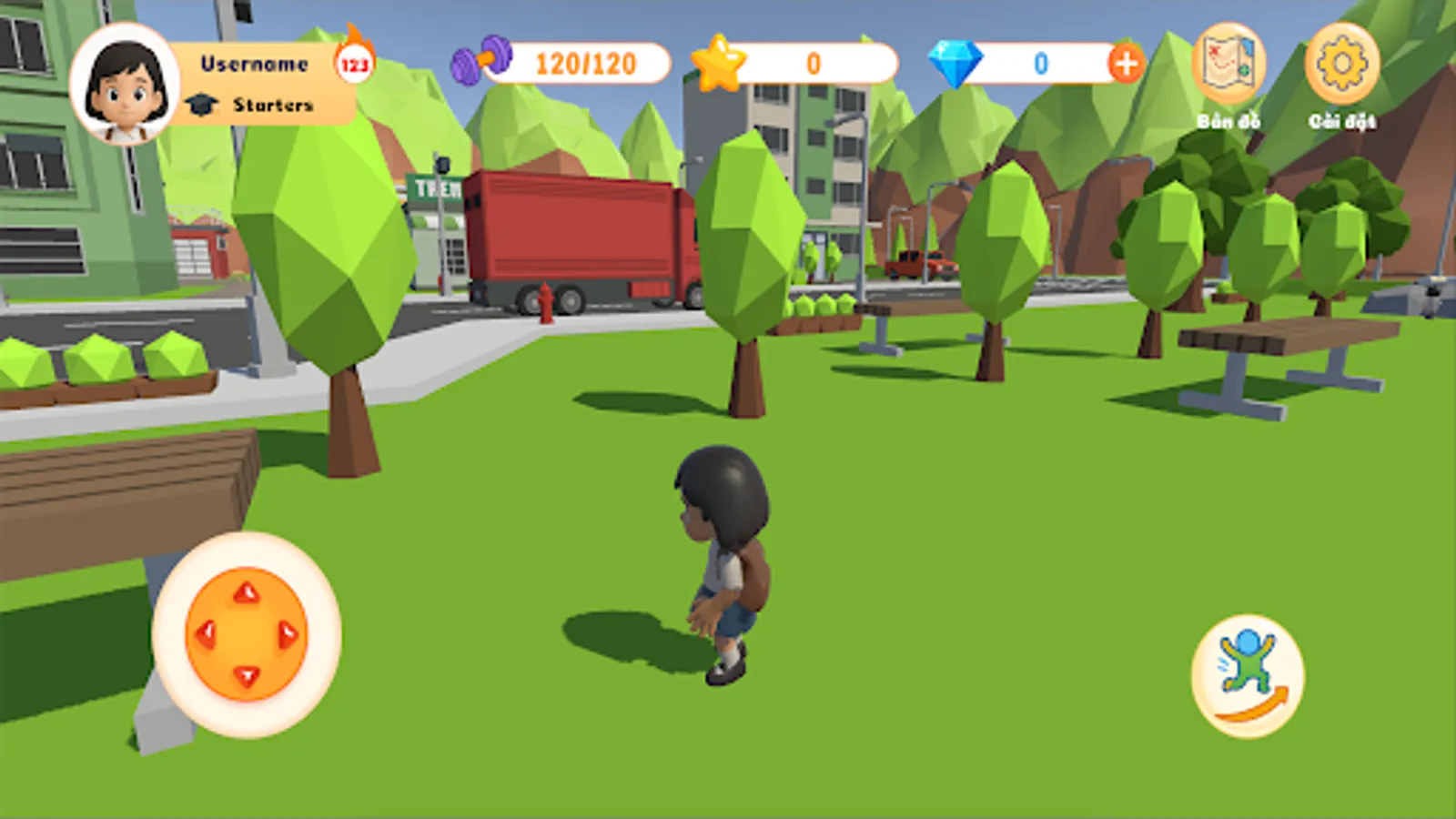Tap the purple dumbbell energy icon
Viewport: 1456px width, 819px height.
(x=485, y=62)
